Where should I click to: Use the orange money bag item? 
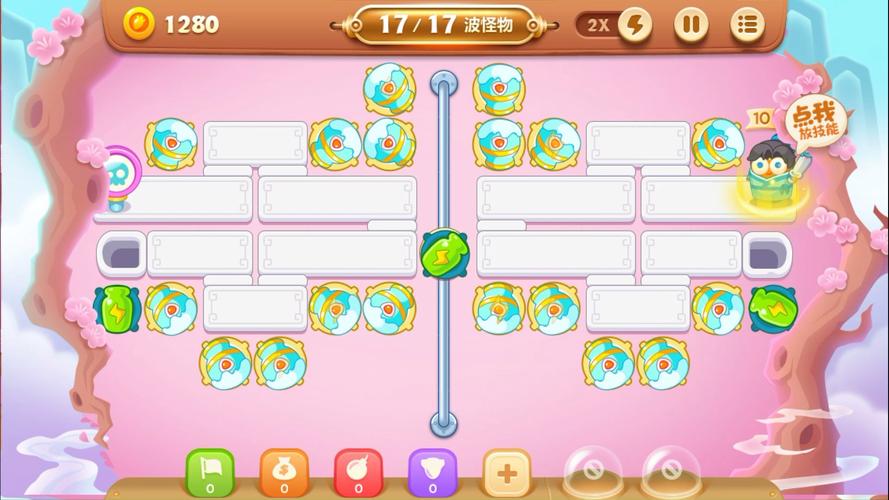[x=284, y=471]
